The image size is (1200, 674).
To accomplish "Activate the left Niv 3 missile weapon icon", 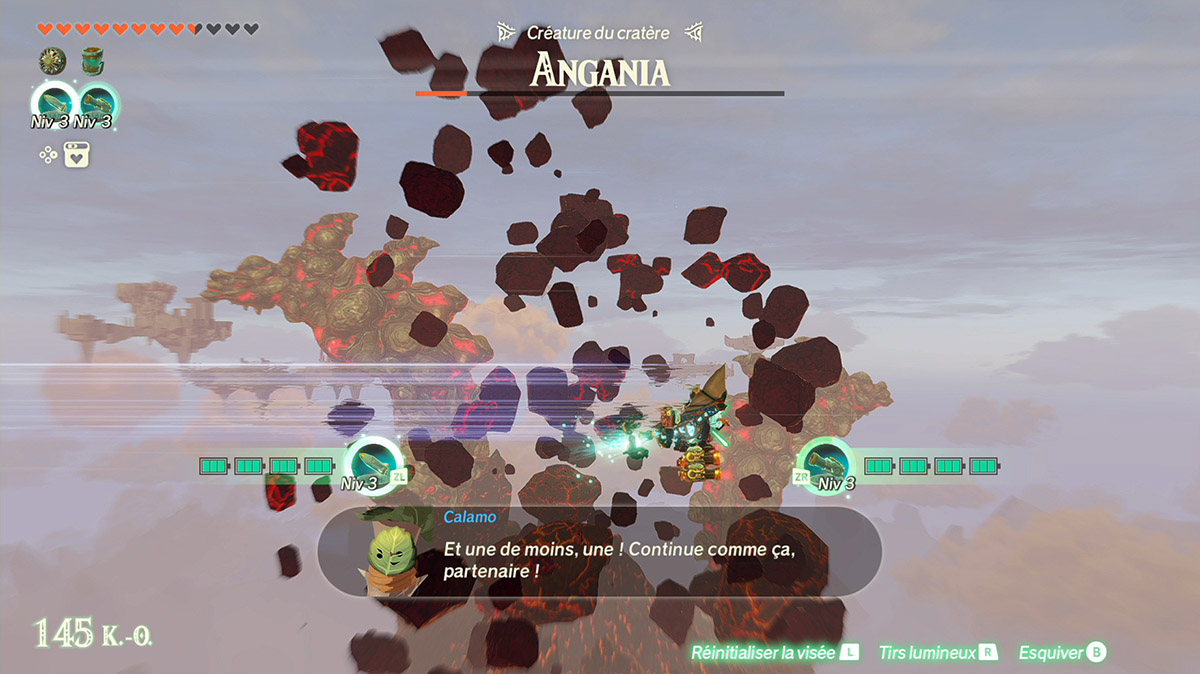I will [x=53, y=103].
